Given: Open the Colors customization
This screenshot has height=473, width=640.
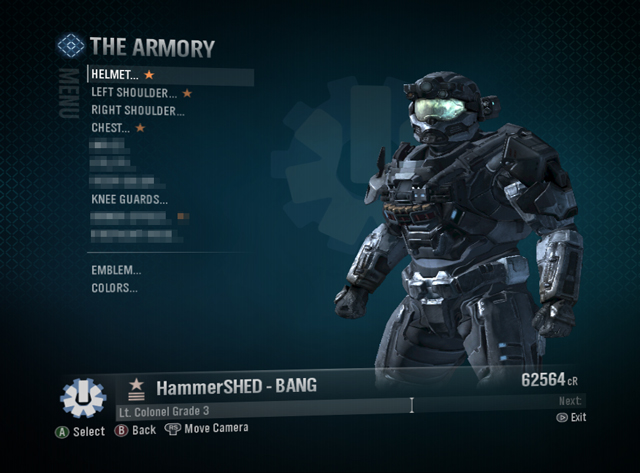Looking at the screenshot, I should 114,288.
